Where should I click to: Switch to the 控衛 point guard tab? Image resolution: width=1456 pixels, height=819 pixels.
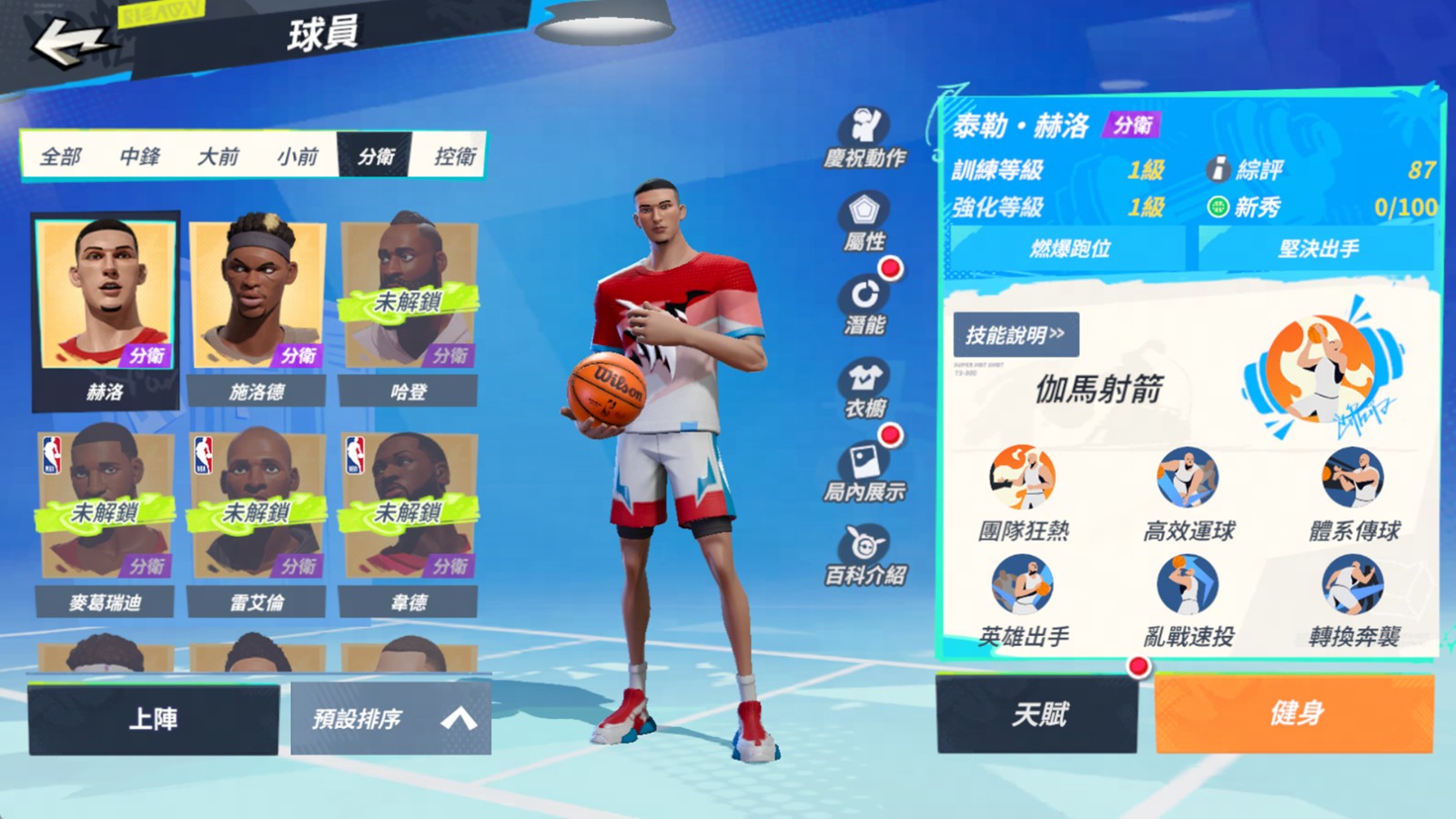coord(456,156)
